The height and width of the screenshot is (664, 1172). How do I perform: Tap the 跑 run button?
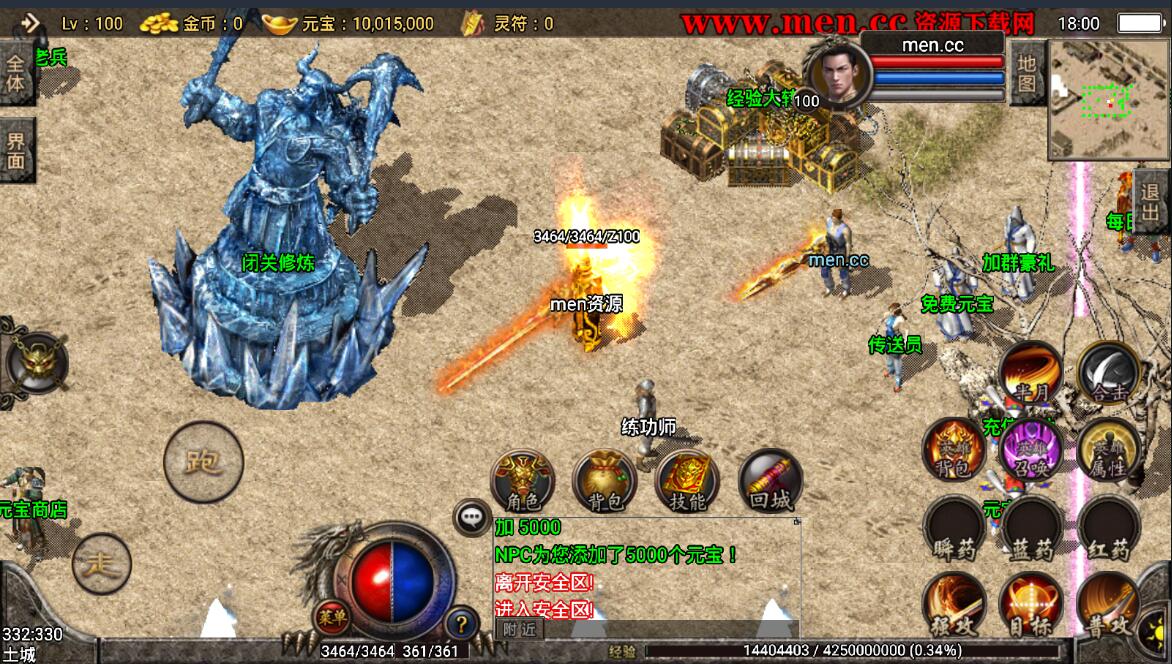click(203, 461)
